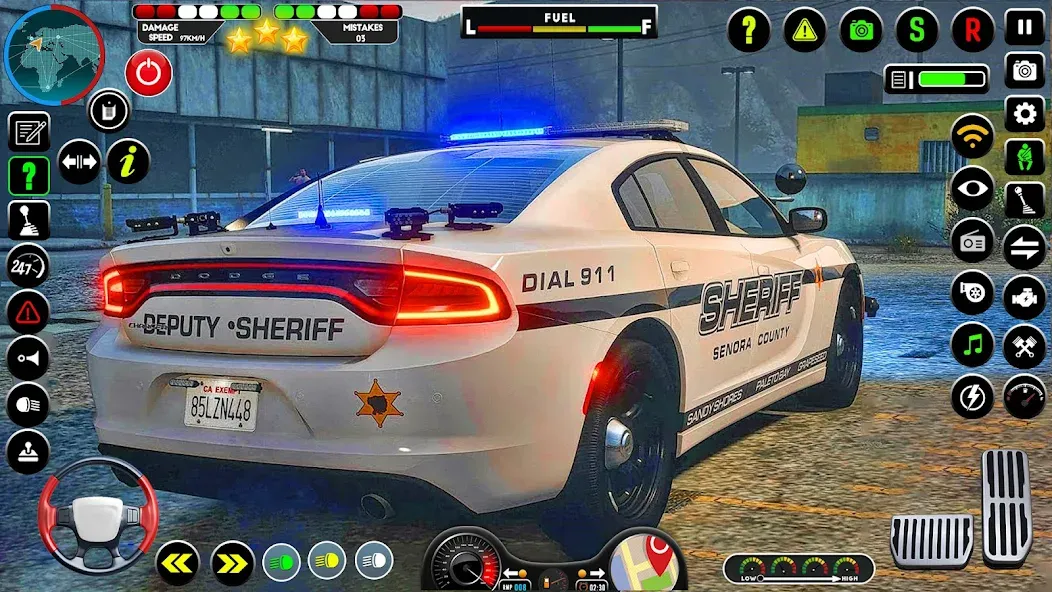The height and width of the screenshot is (592, 1052).
Task: Open the green question mark help box
Action: pos(29,176)
